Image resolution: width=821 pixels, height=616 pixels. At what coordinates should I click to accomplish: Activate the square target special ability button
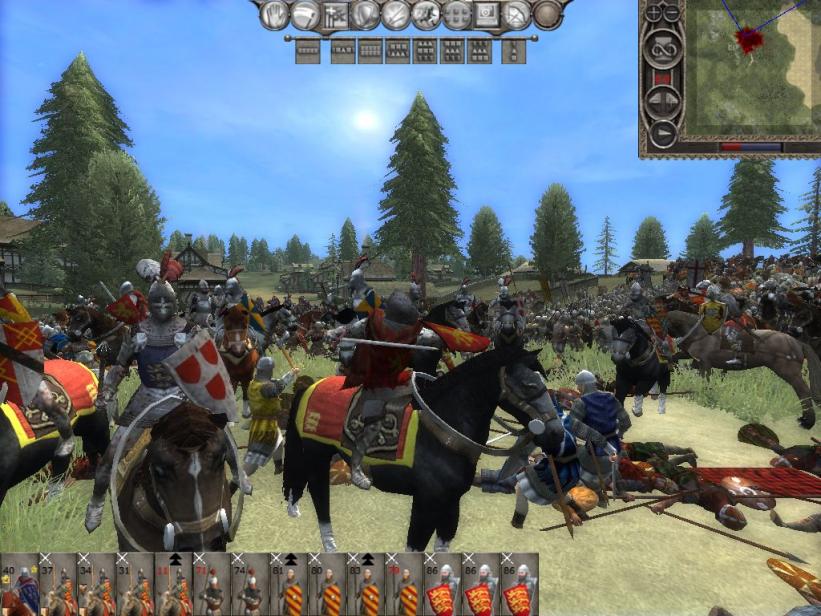pos(487,15)
